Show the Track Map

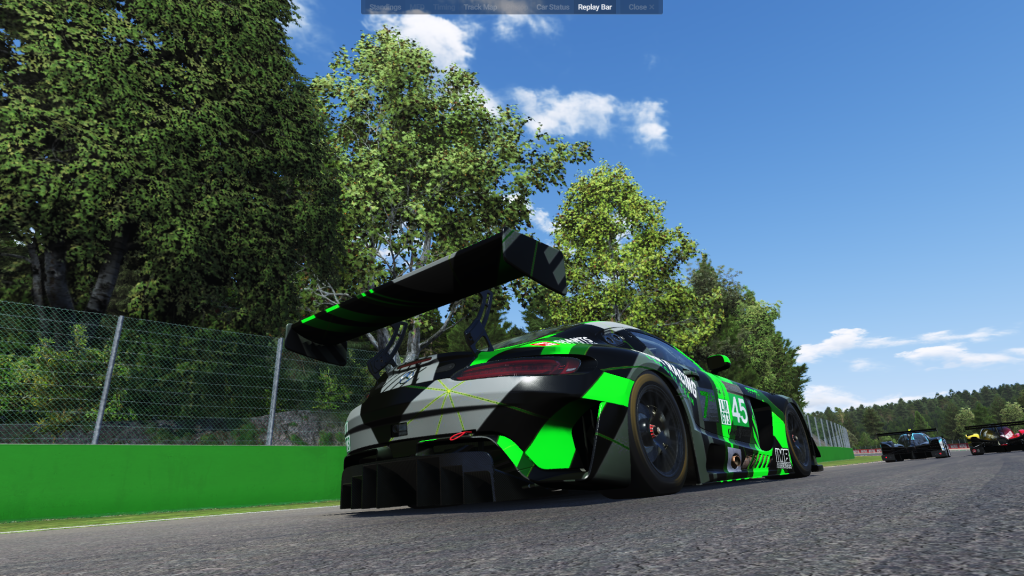[480, 7]
